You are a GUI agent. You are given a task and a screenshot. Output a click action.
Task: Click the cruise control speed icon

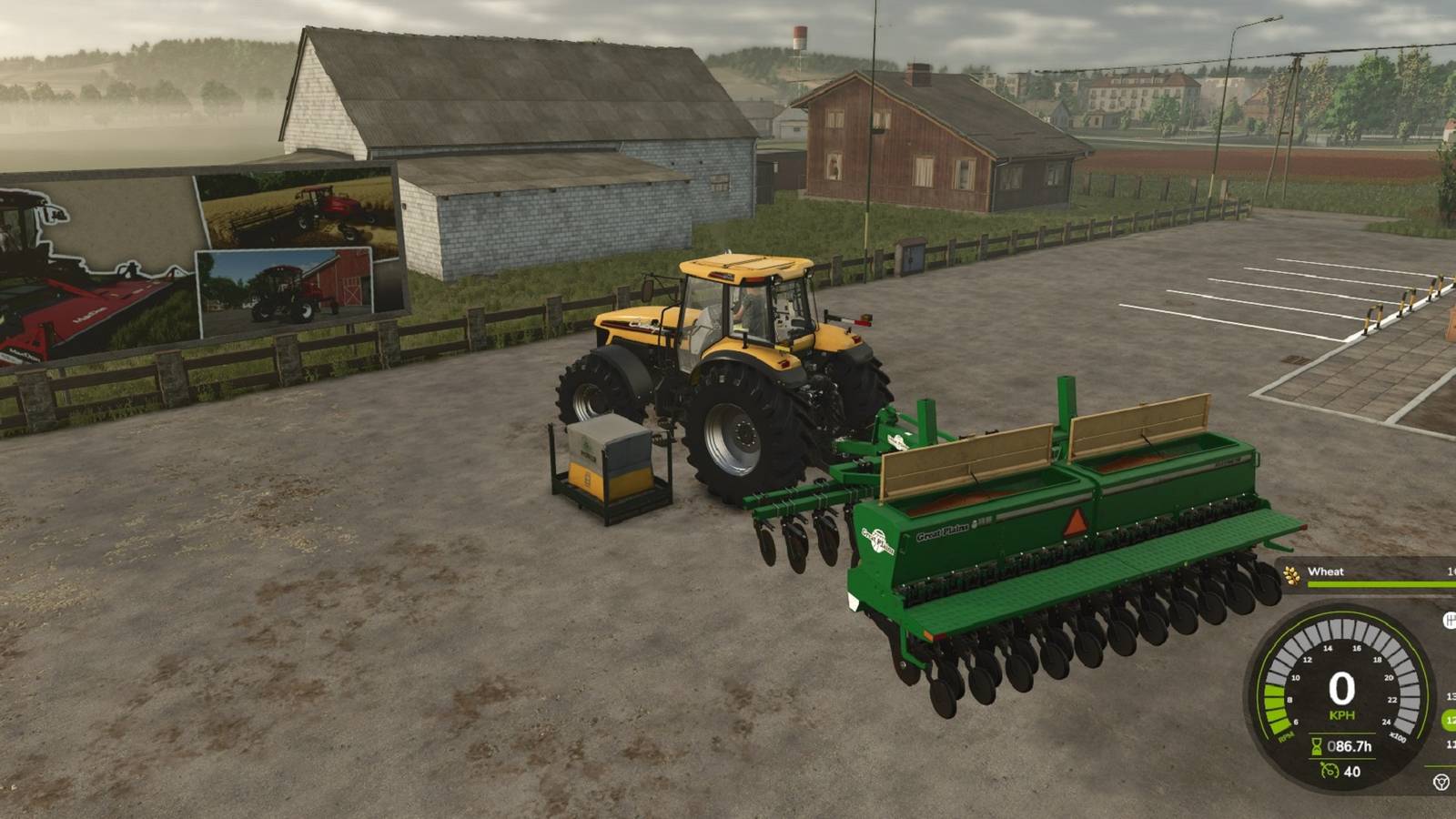1329,769
